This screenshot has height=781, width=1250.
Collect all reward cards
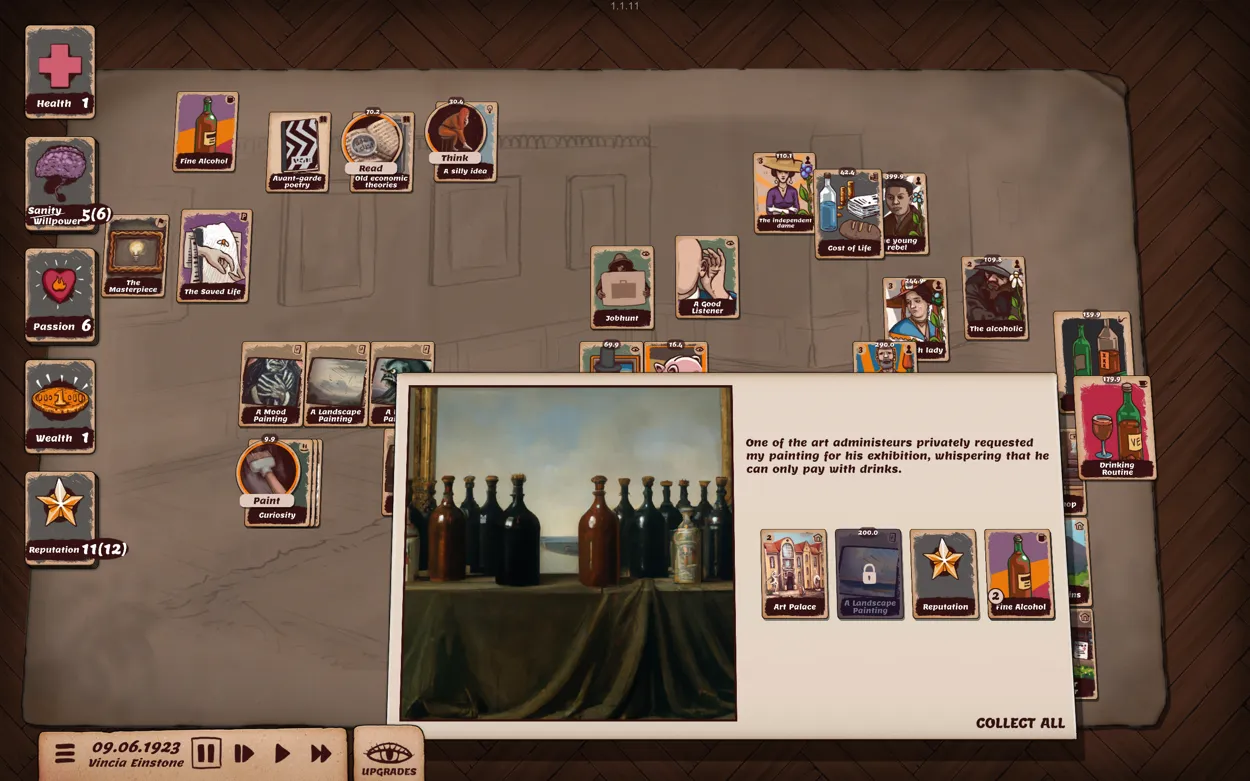[x=1019, y=723]
